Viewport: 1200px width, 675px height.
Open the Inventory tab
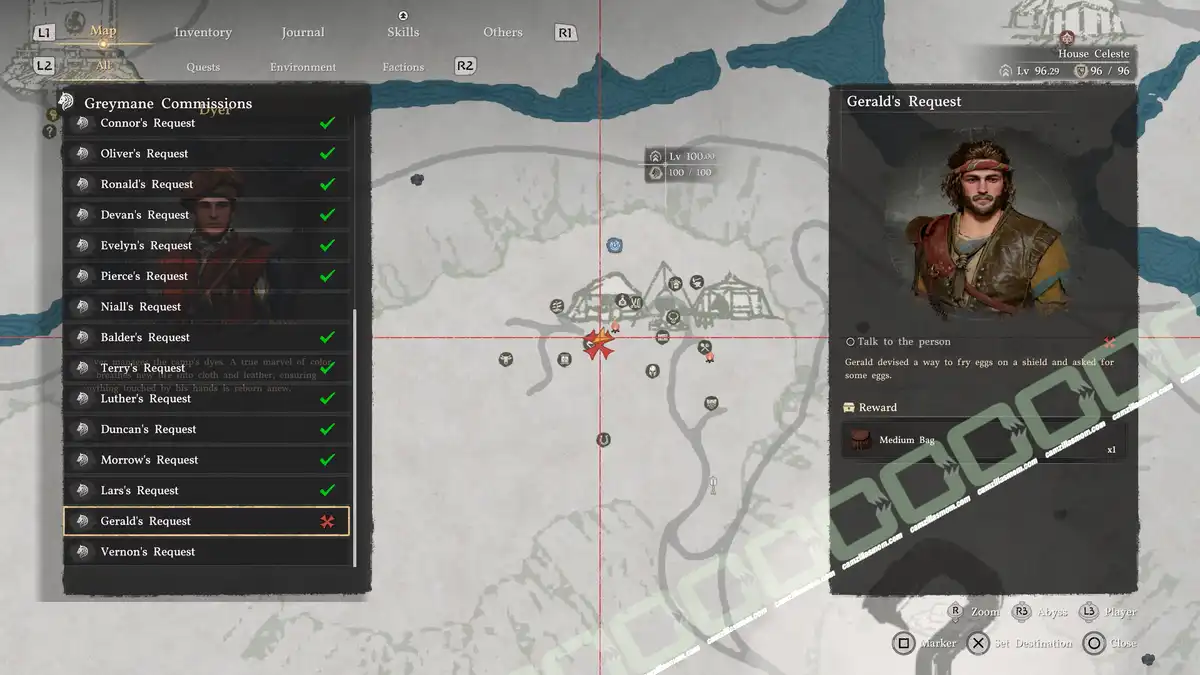pos(203,32)
